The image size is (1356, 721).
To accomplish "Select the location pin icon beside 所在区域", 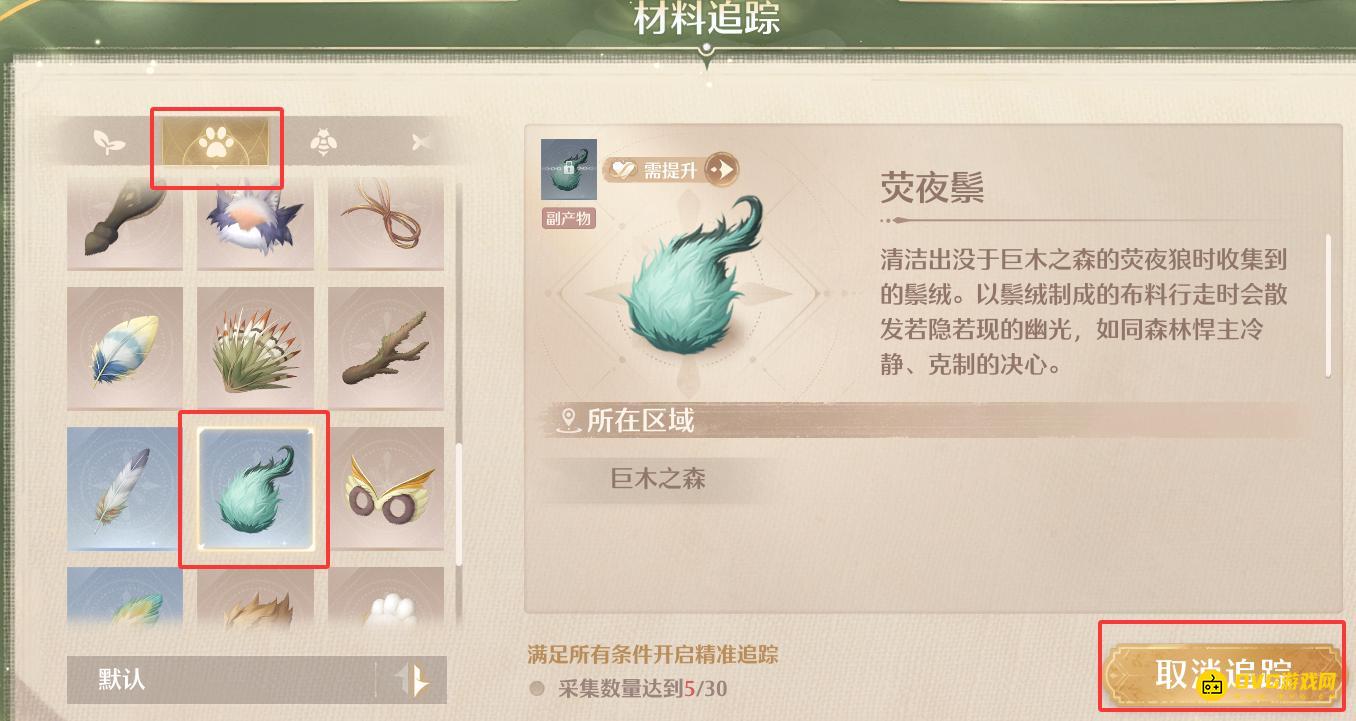I will tap(566, 422).
